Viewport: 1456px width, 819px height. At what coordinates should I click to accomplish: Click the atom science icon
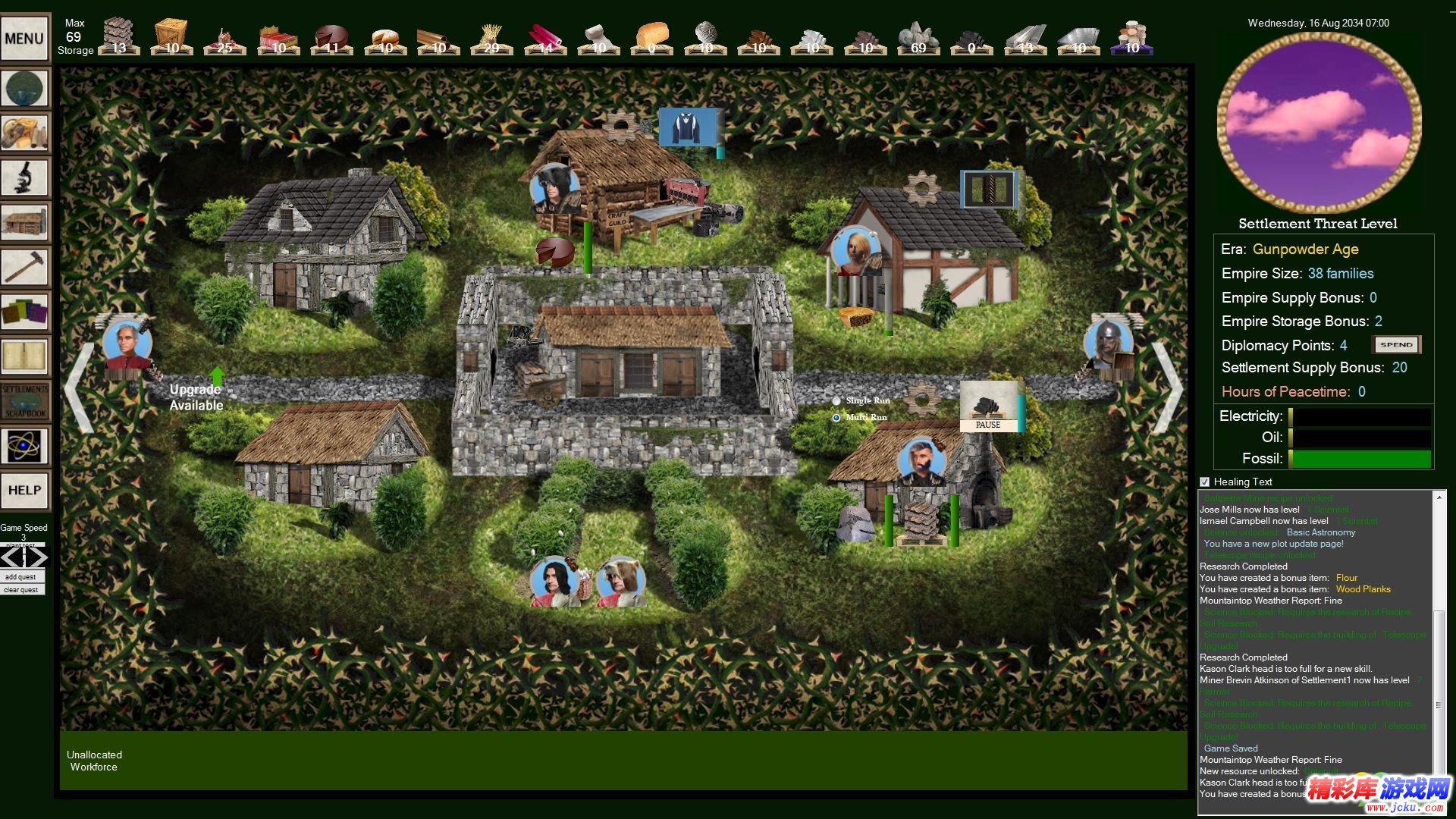(25, 446)
